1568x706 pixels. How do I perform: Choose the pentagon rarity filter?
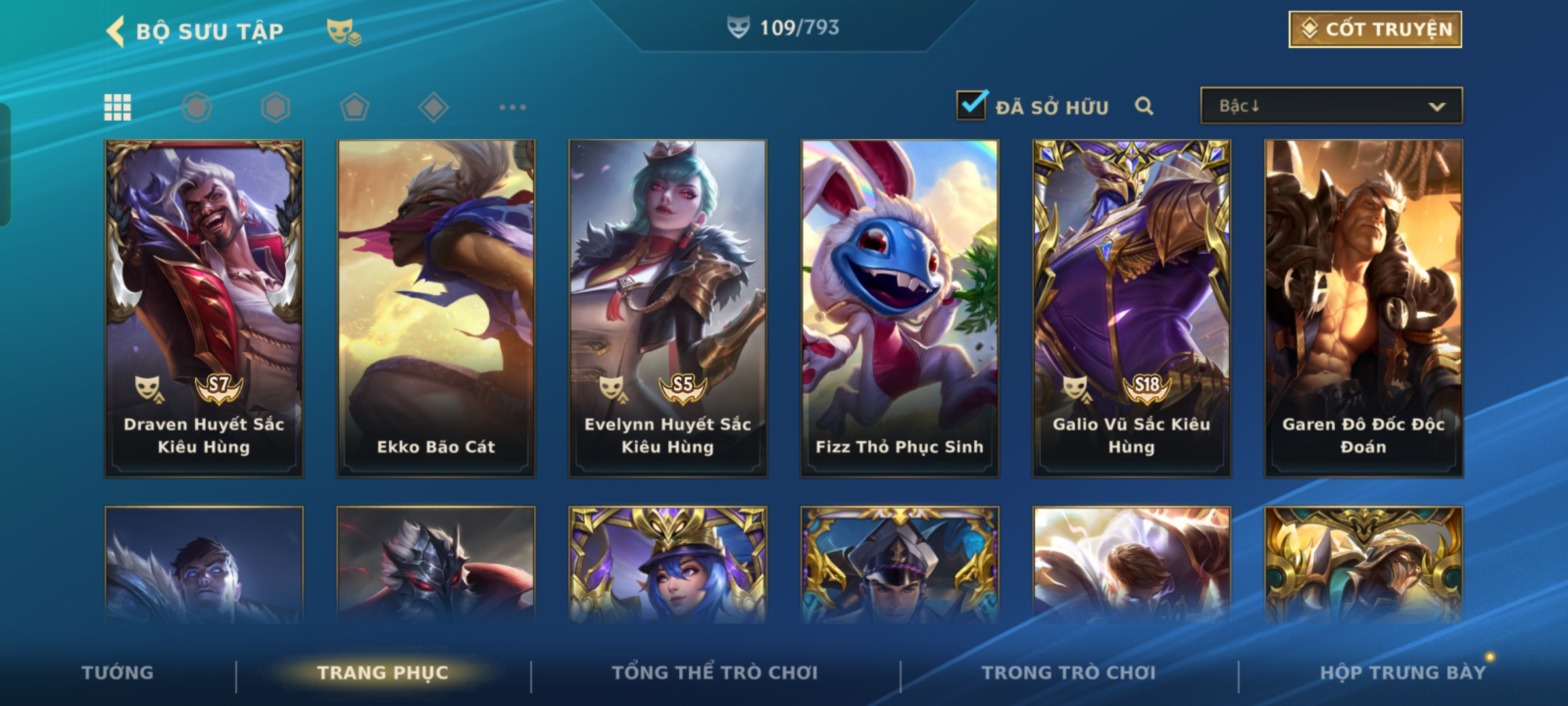[x=354, y=107]
